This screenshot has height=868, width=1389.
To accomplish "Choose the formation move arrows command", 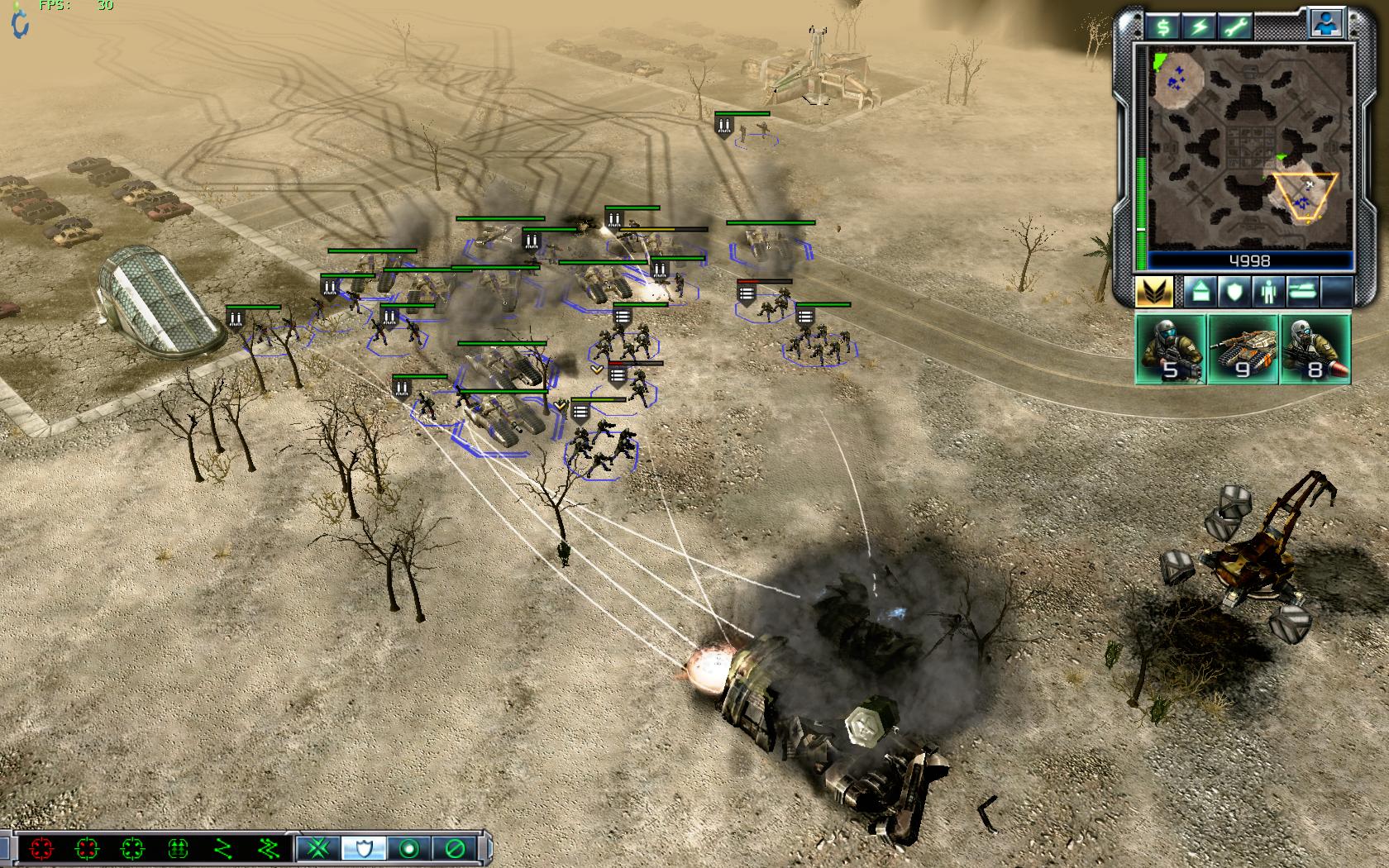I will pyautogui.click(x=178, y=848).
